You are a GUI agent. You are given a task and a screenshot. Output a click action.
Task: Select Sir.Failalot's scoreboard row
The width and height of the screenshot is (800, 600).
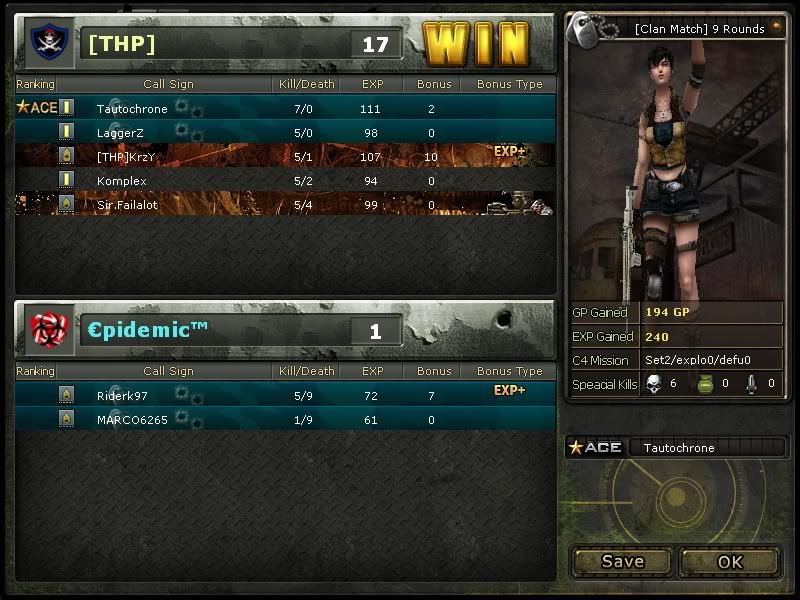tap(285, 204)
